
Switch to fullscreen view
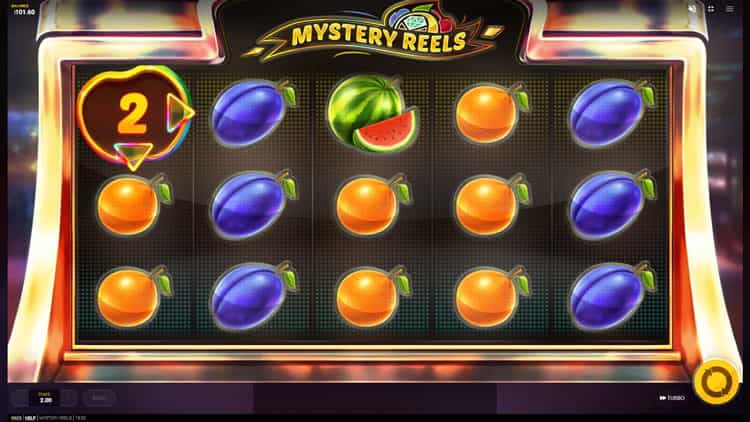point(712,8)
